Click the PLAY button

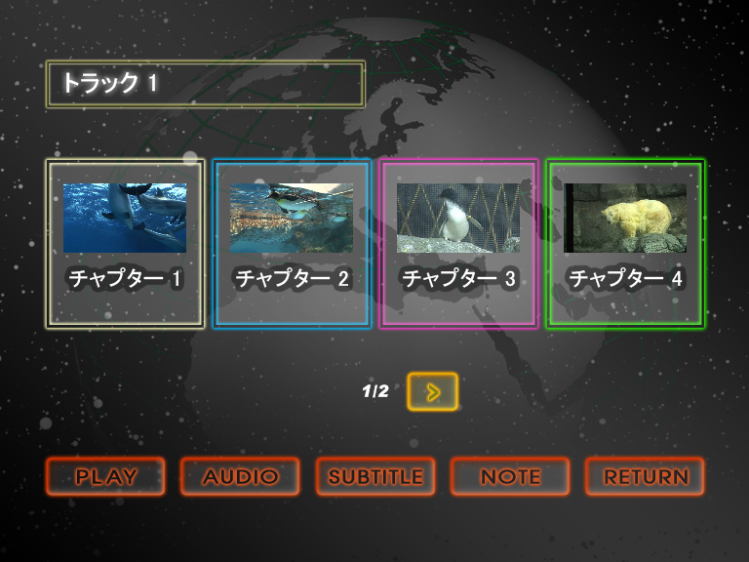[x=106, y=477]
